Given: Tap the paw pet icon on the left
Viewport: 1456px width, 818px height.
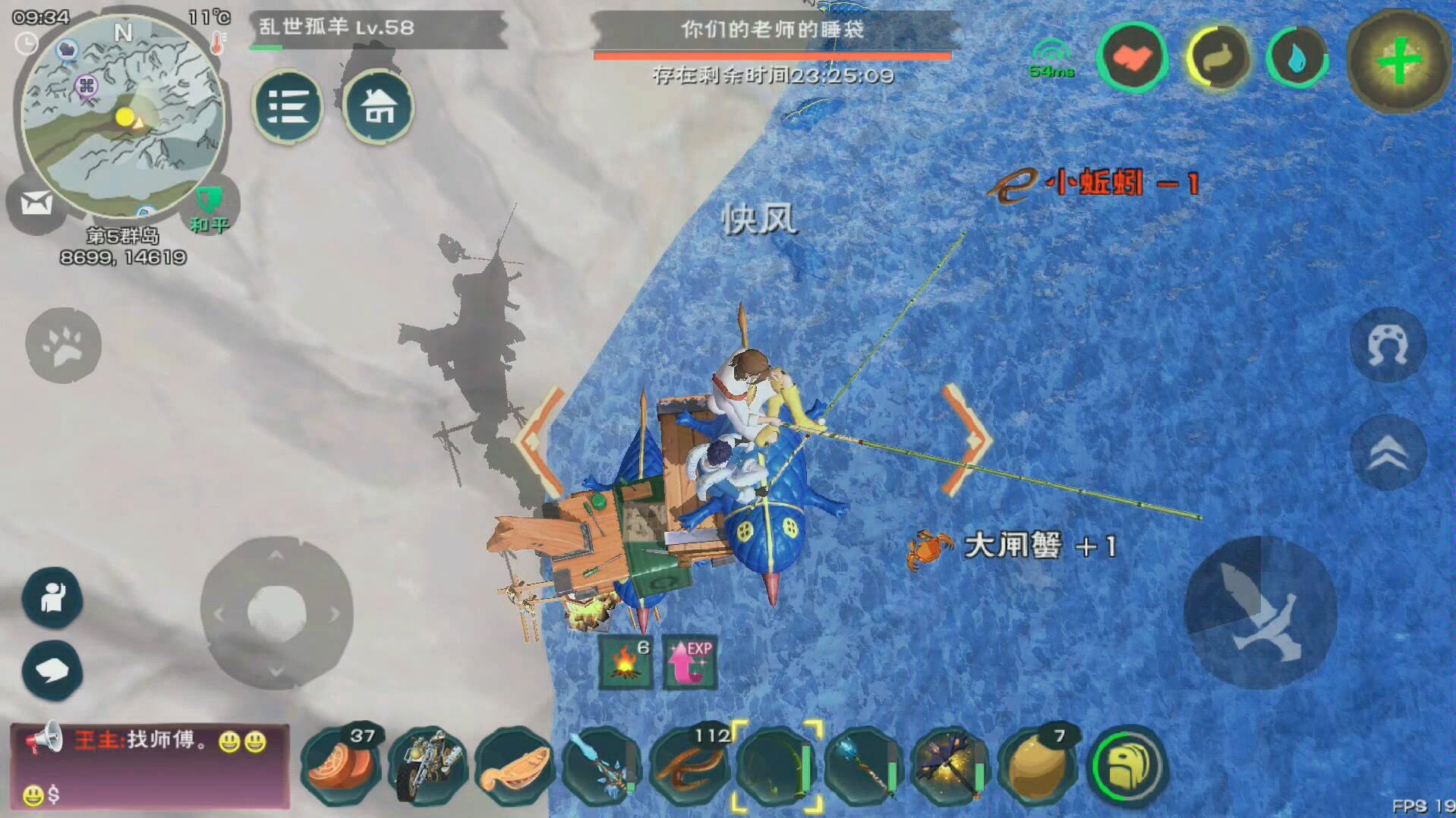Looking at the screenshot, I should tap(64, 345).
